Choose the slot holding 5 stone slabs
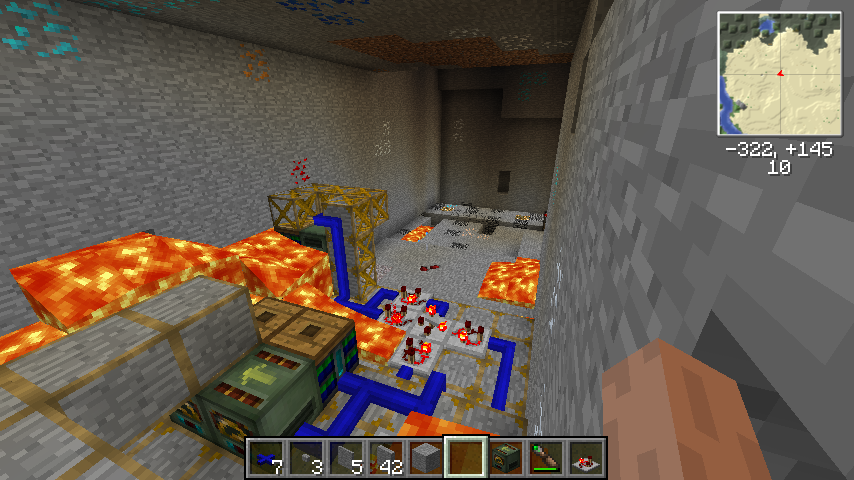The image size is (854, 480). click(346, 458)
